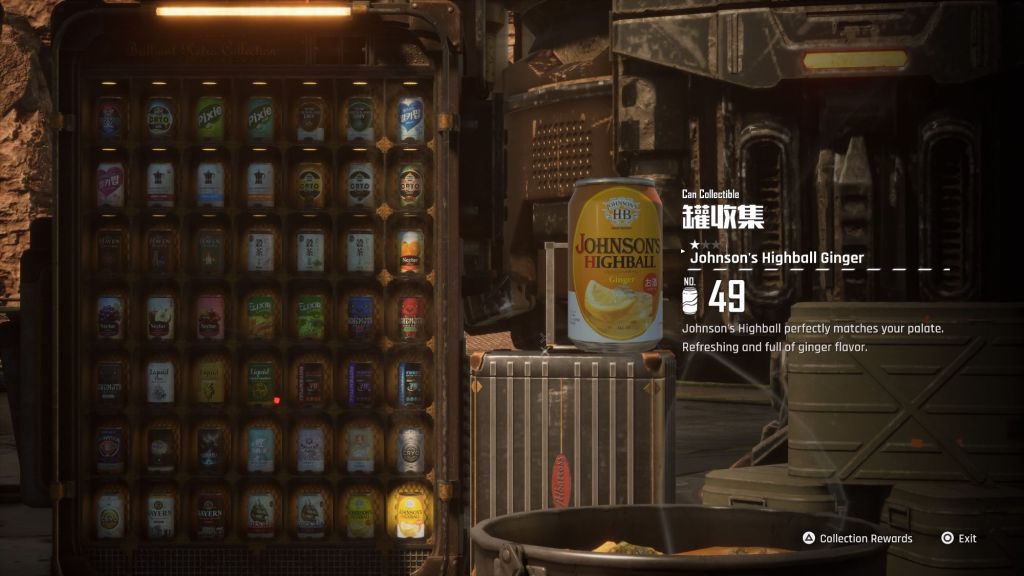Choose the orange Nectar can

click(410, 251)
